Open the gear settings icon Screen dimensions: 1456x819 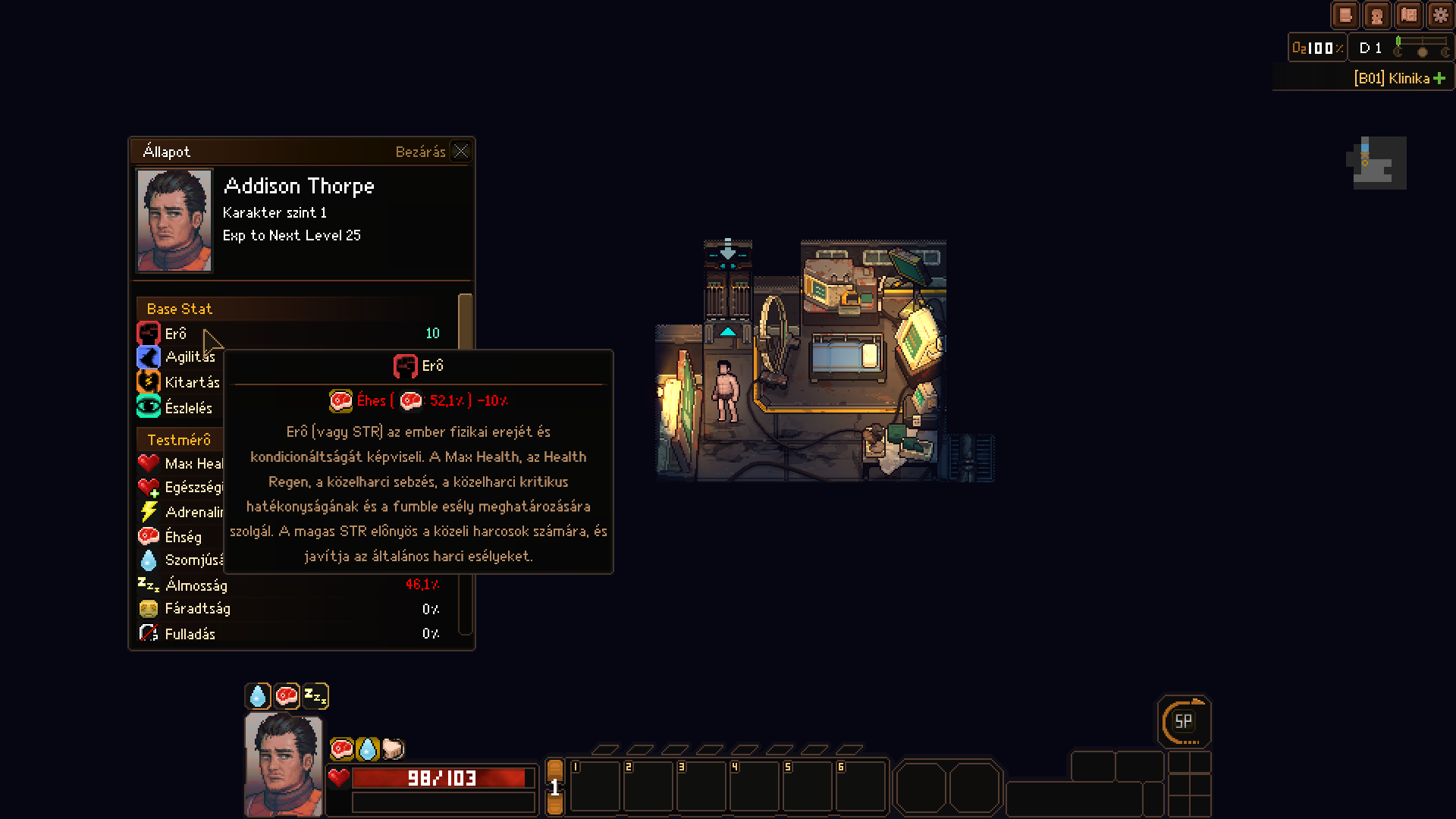click(1440, 15)
